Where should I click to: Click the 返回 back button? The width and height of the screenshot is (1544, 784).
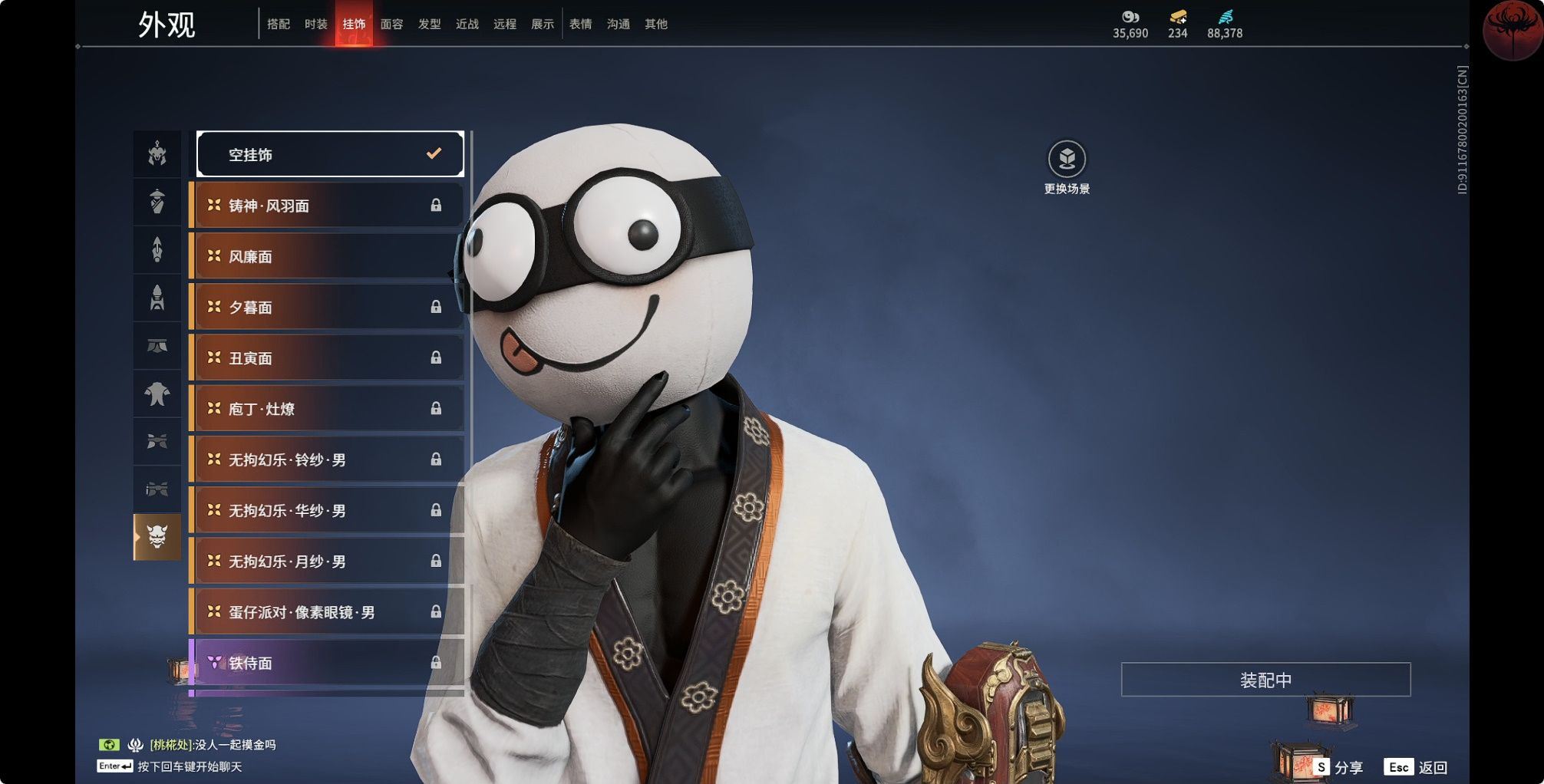pyautogui.click(x=1417, y=767)
